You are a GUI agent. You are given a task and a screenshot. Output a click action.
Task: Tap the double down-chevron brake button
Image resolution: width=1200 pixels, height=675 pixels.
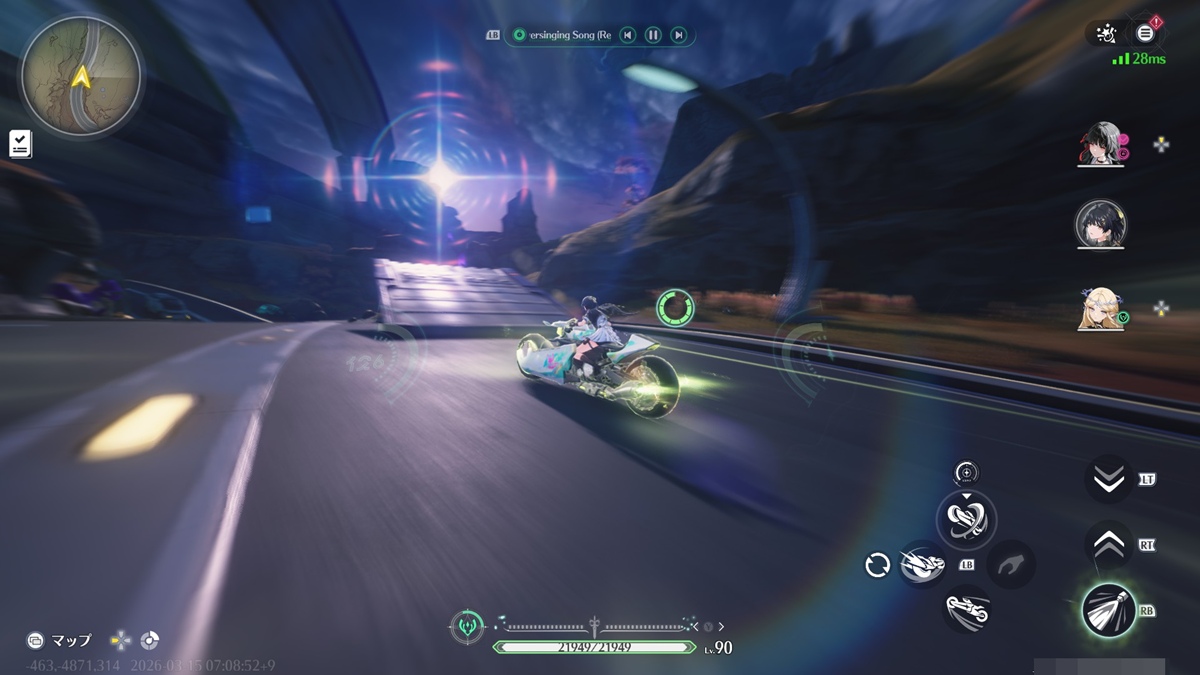coord(1108,479)
